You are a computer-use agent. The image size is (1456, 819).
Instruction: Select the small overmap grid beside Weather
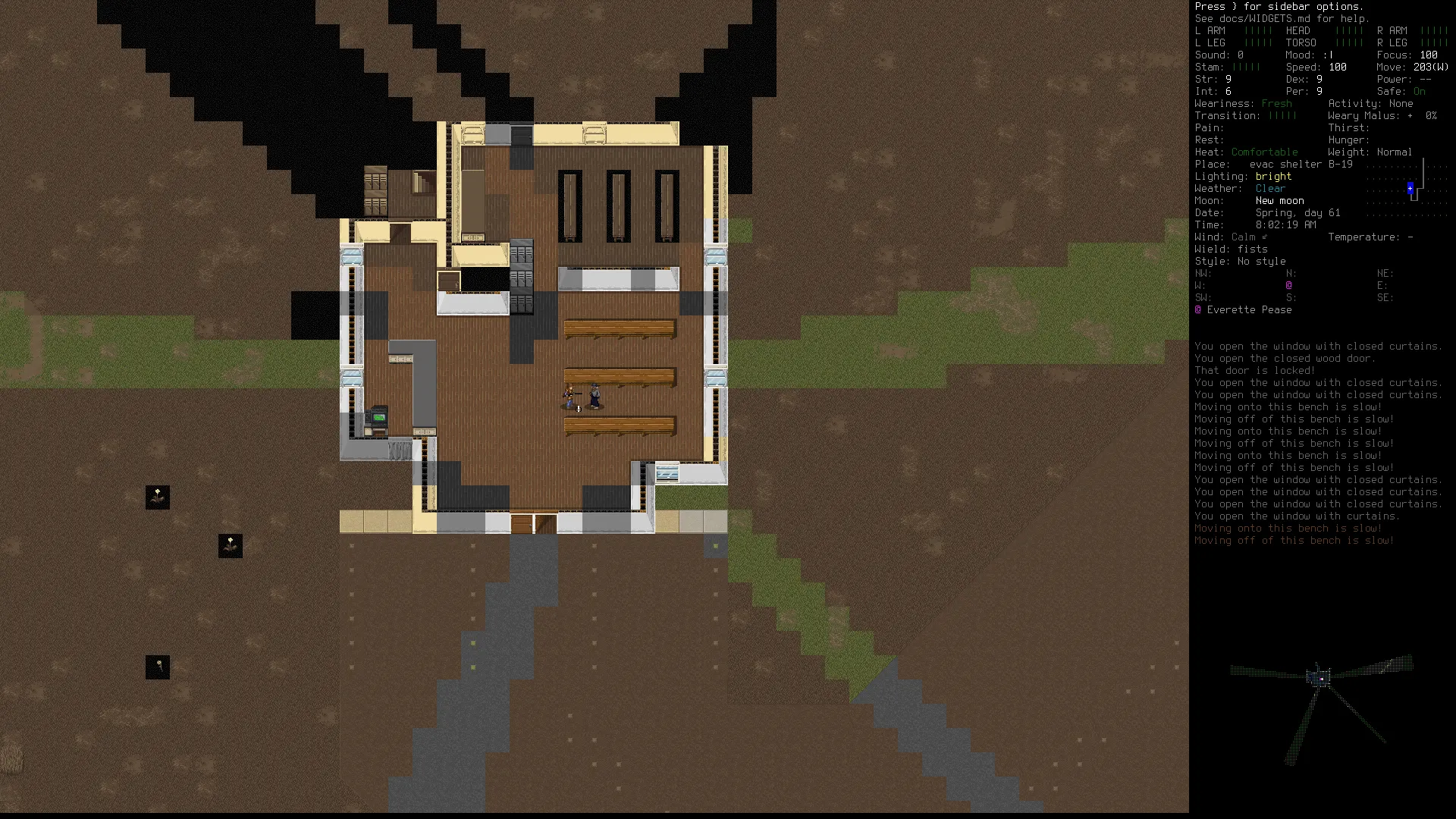coord(1407,189)
